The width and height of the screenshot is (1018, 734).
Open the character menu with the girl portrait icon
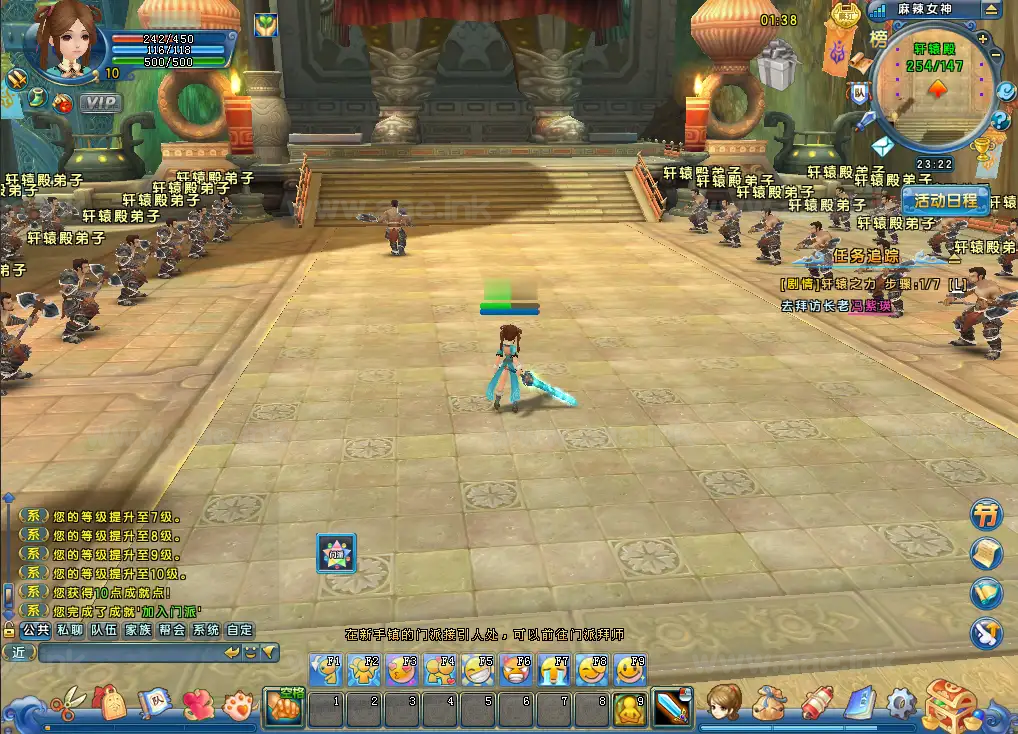(x=724, y=703)
